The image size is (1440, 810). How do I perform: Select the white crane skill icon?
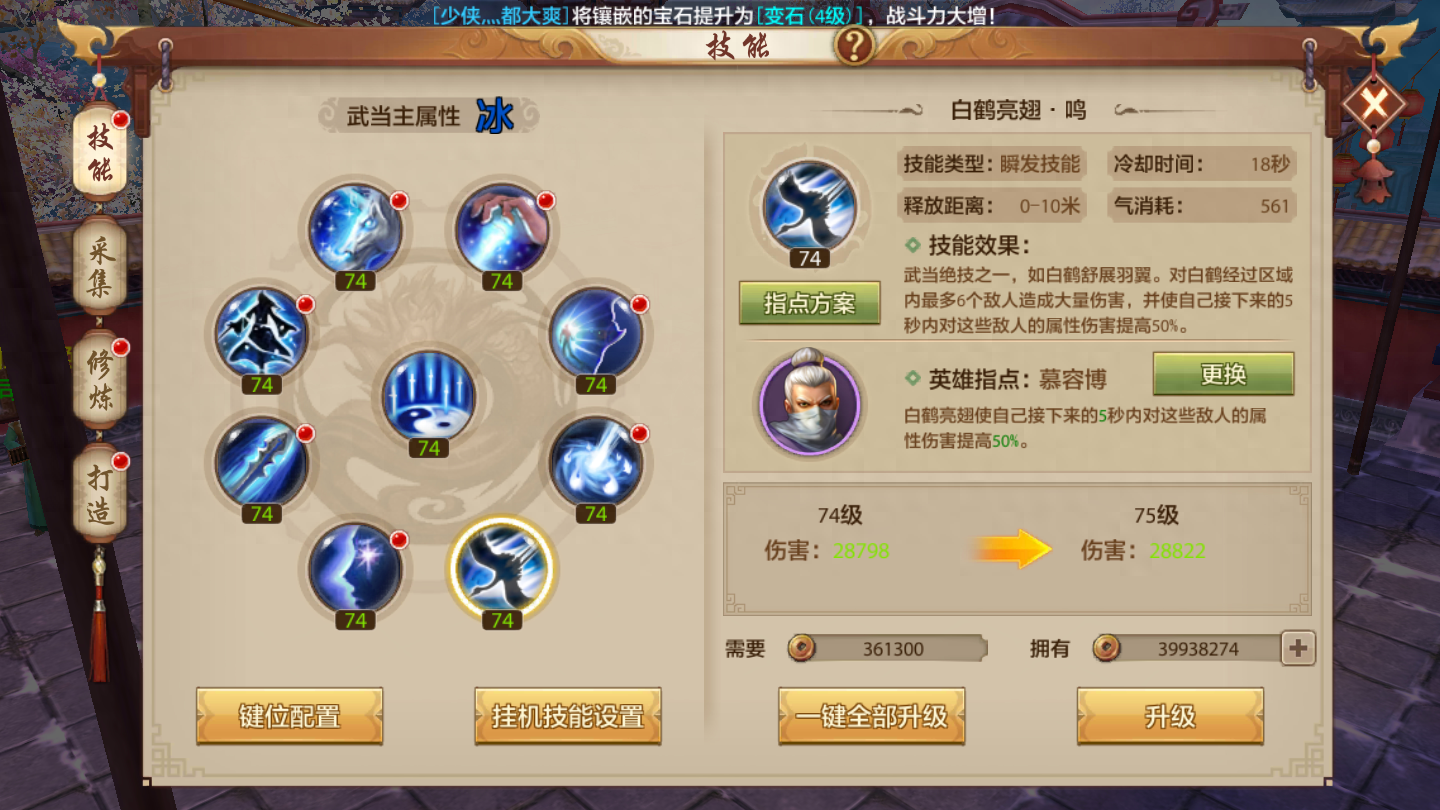click(x=503, y=575)
